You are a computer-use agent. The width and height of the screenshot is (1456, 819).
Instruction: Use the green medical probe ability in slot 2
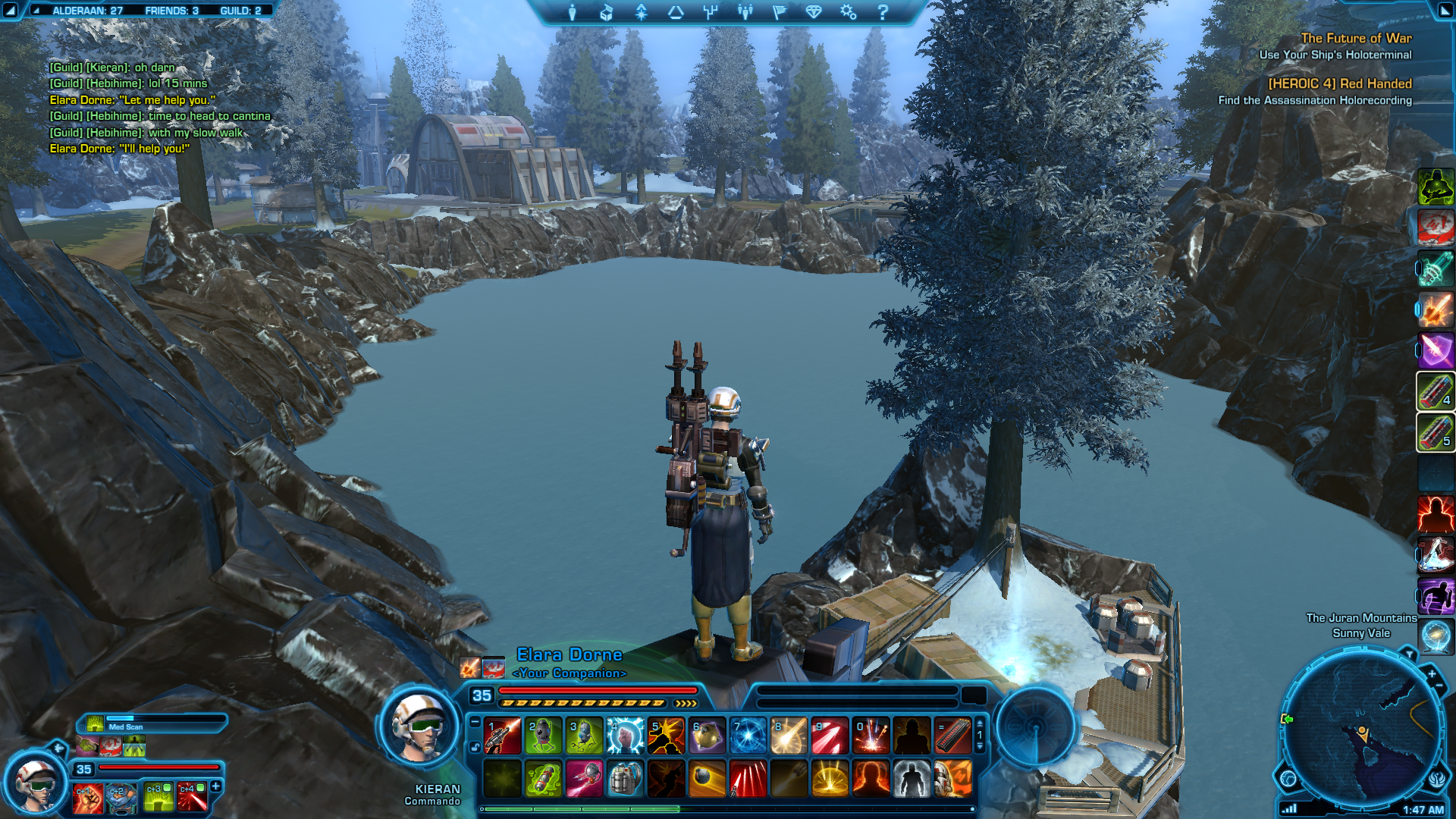point(543,736)
